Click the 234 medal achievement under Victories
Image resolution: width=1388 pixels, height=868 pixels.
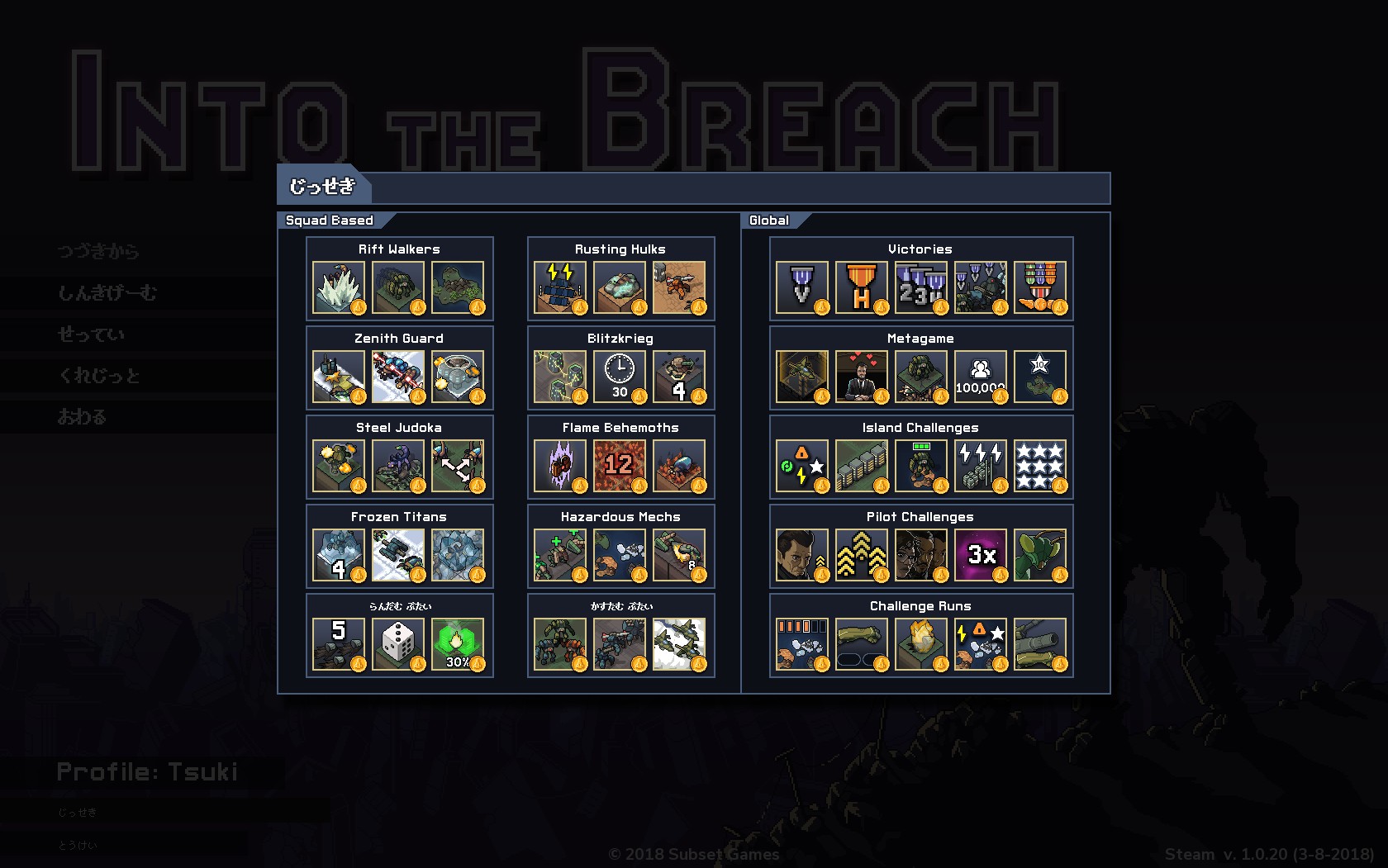point(920,288)
